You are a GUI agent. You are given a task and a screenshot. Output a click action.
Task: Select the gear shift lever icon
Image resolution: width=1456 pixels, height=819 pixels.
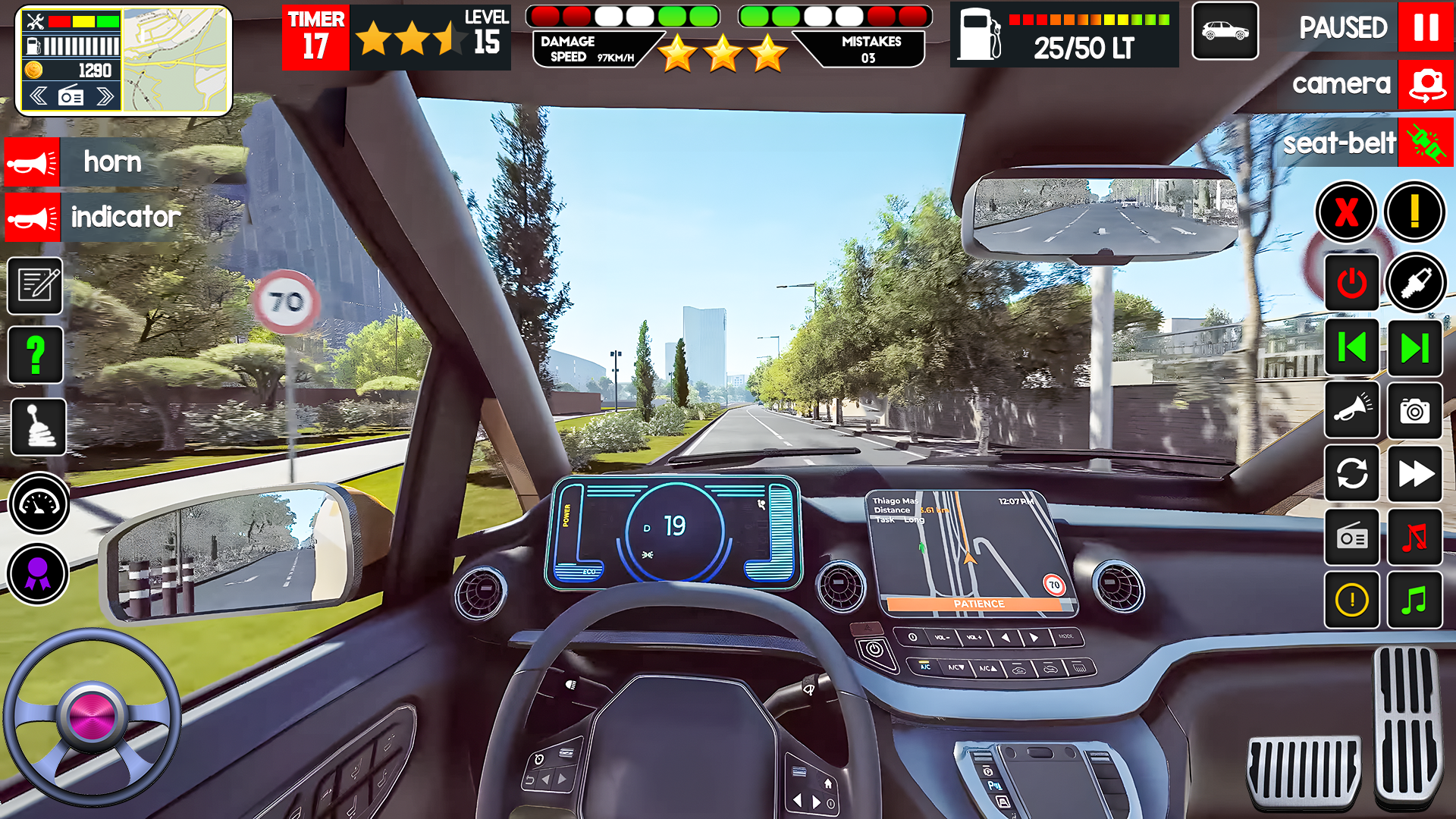[38, 426]
